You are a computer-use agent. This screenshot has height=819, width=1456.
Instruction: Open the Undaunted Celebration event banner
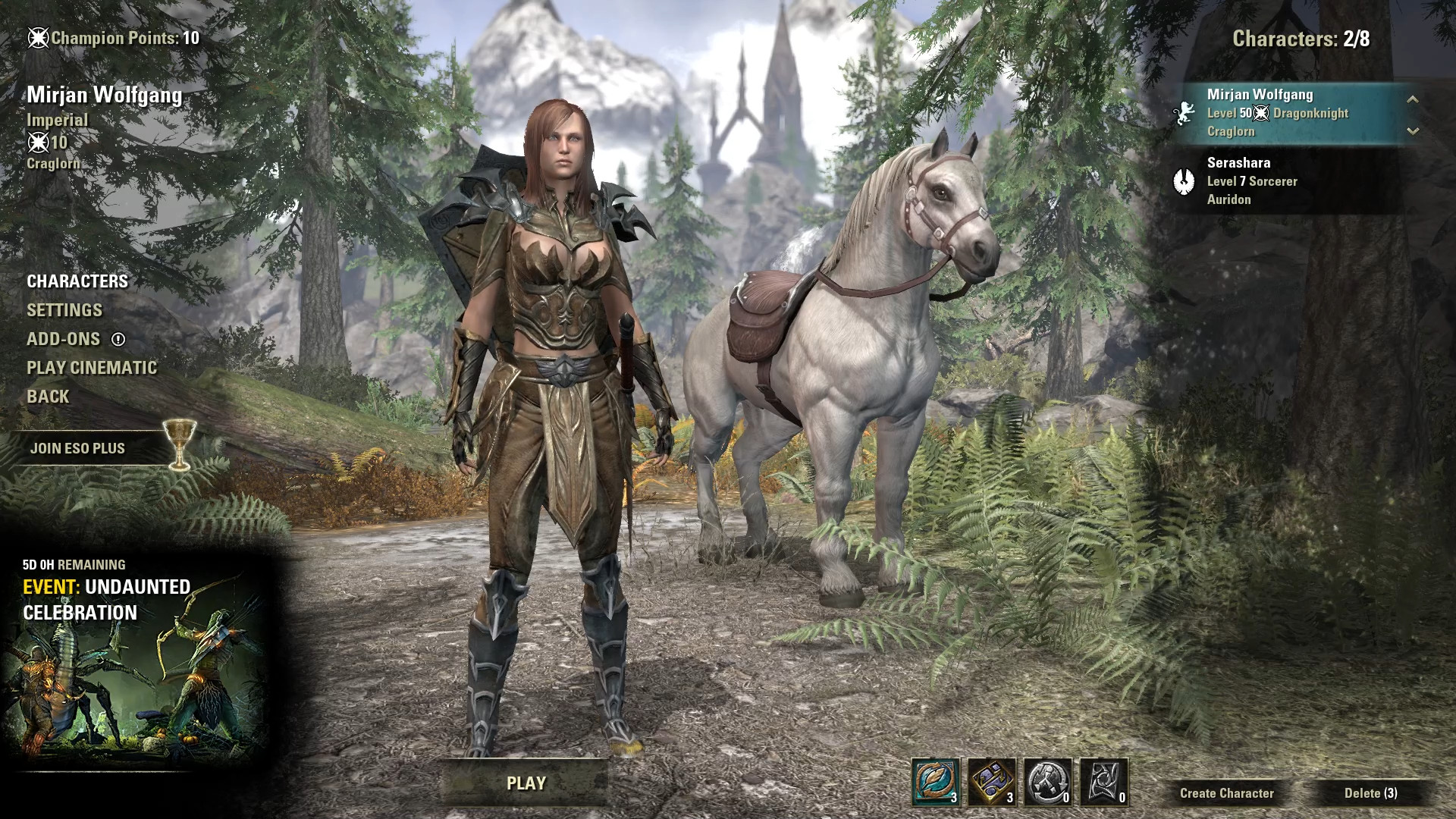[x=133, y=660]
